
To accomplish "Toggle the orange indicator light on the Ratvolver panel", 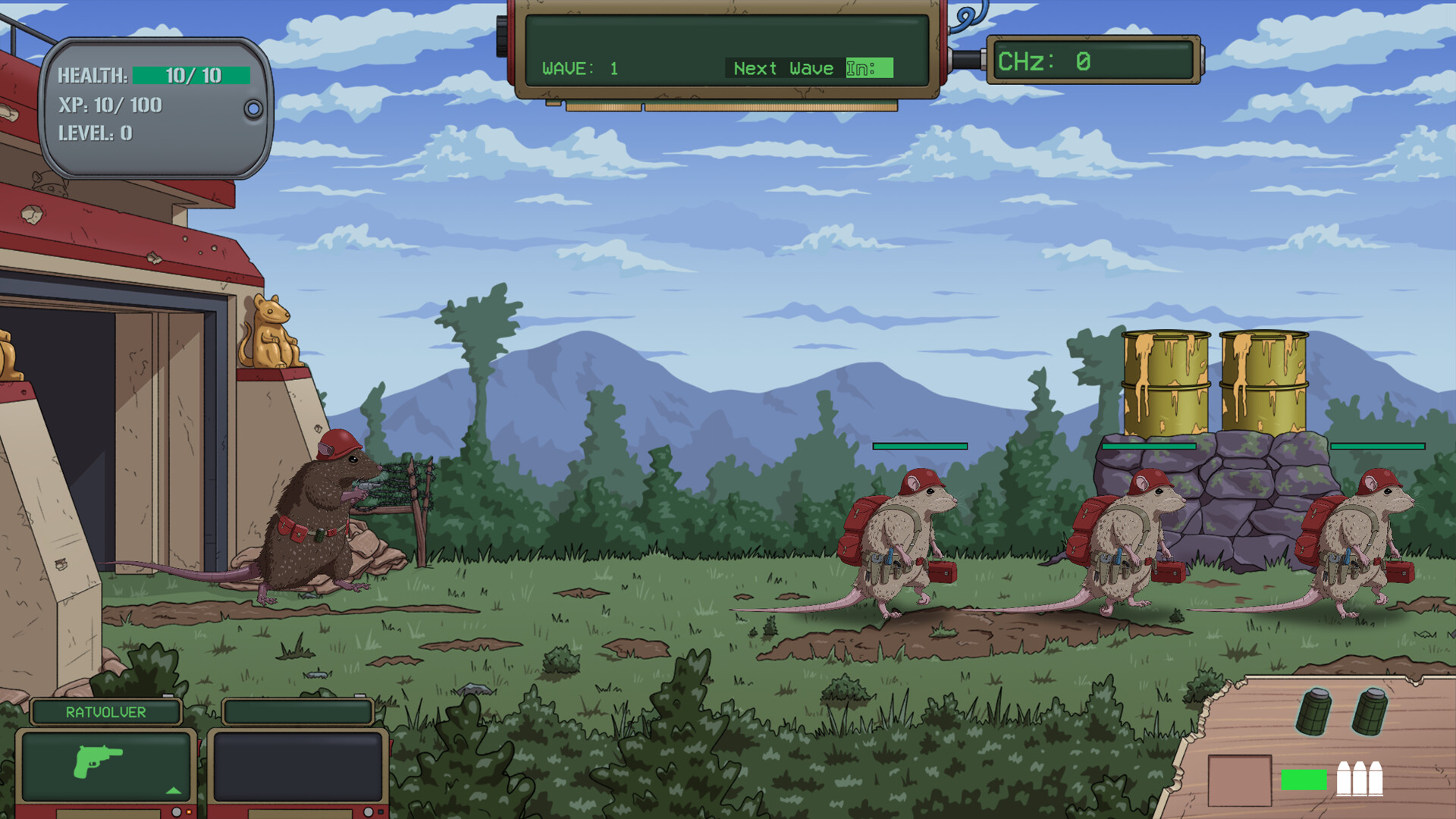I will [x=188, y=811].
